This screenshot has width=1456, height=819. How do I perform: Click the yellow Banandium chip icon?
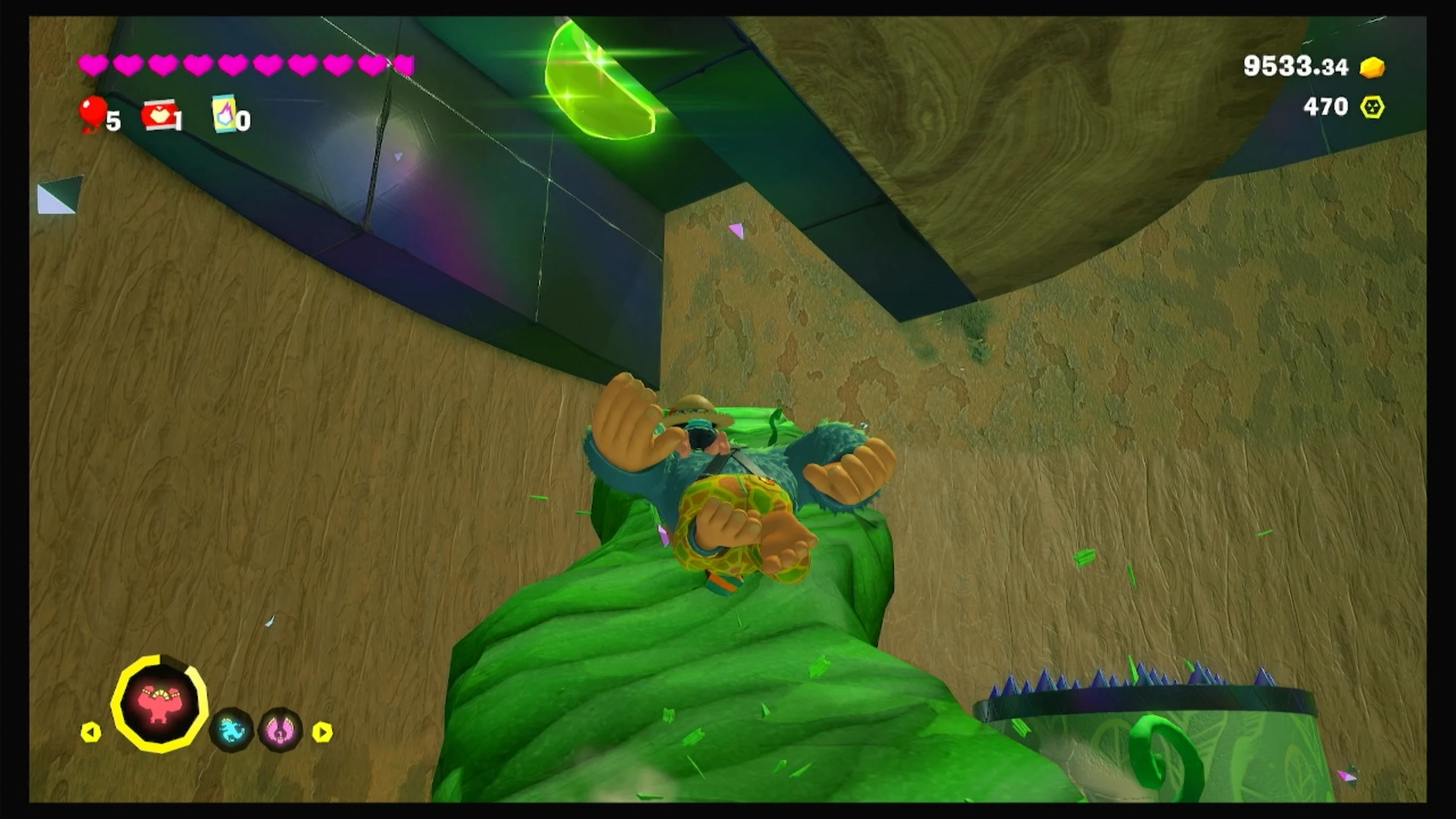pos(1372,107)
